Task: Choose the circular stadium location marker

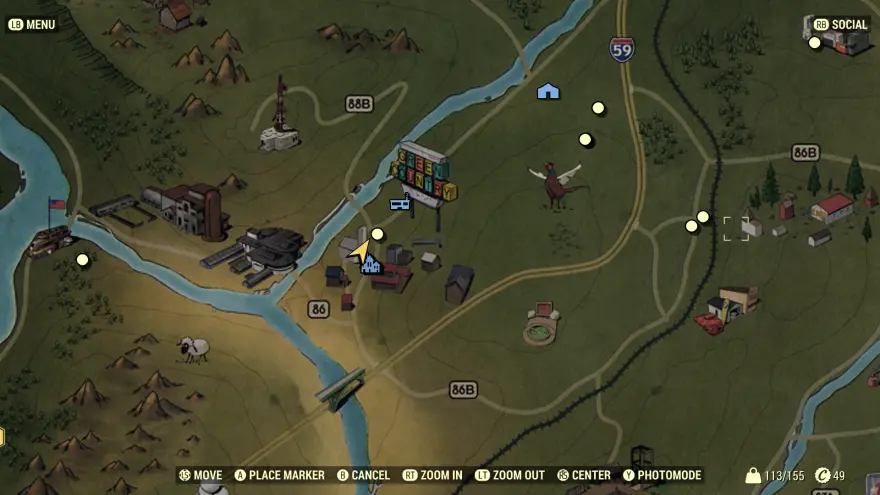Action: tap(541, 325)
